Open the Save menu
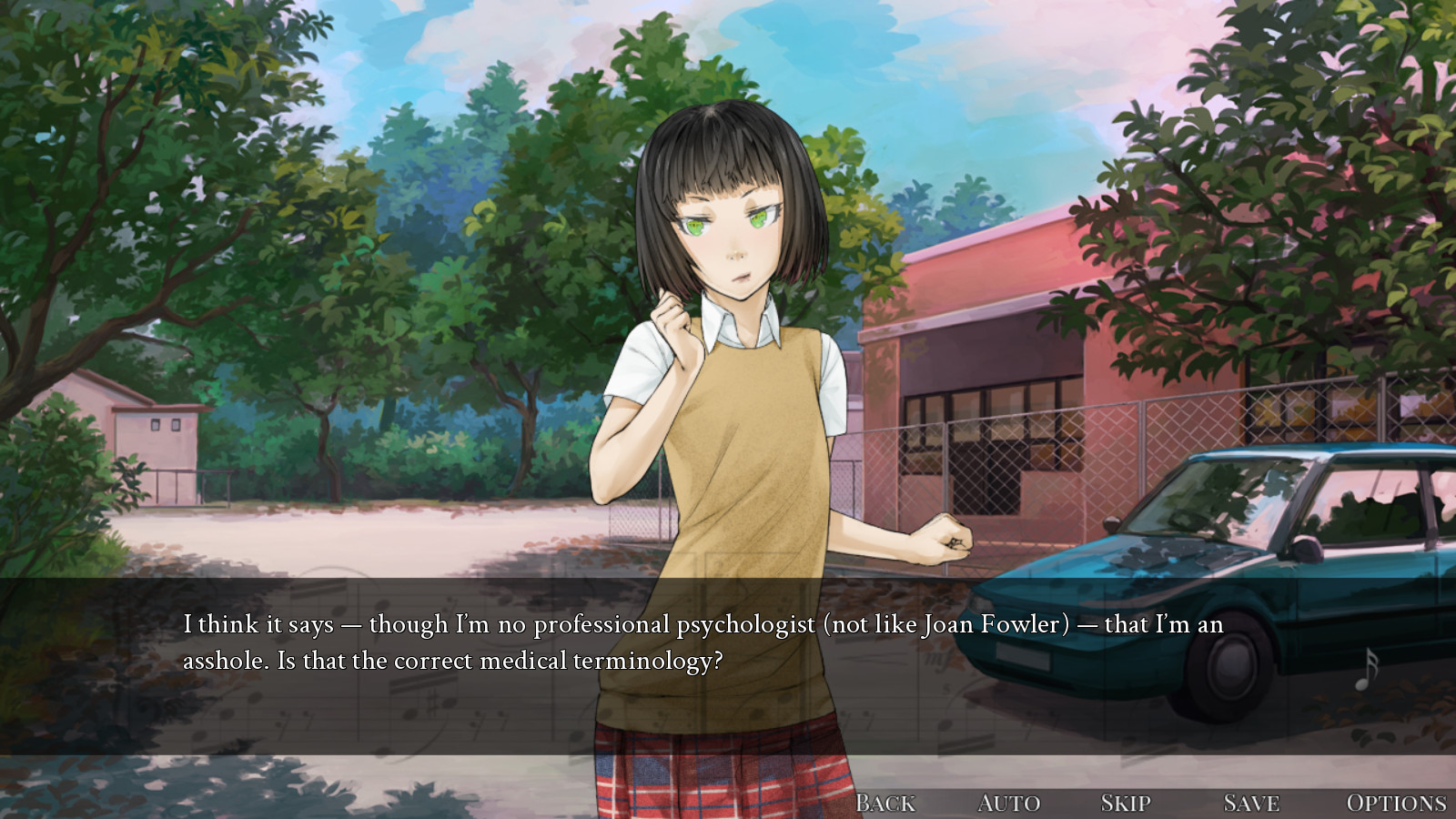This screenshot has width=1456, height=819. pos(1251,803)
